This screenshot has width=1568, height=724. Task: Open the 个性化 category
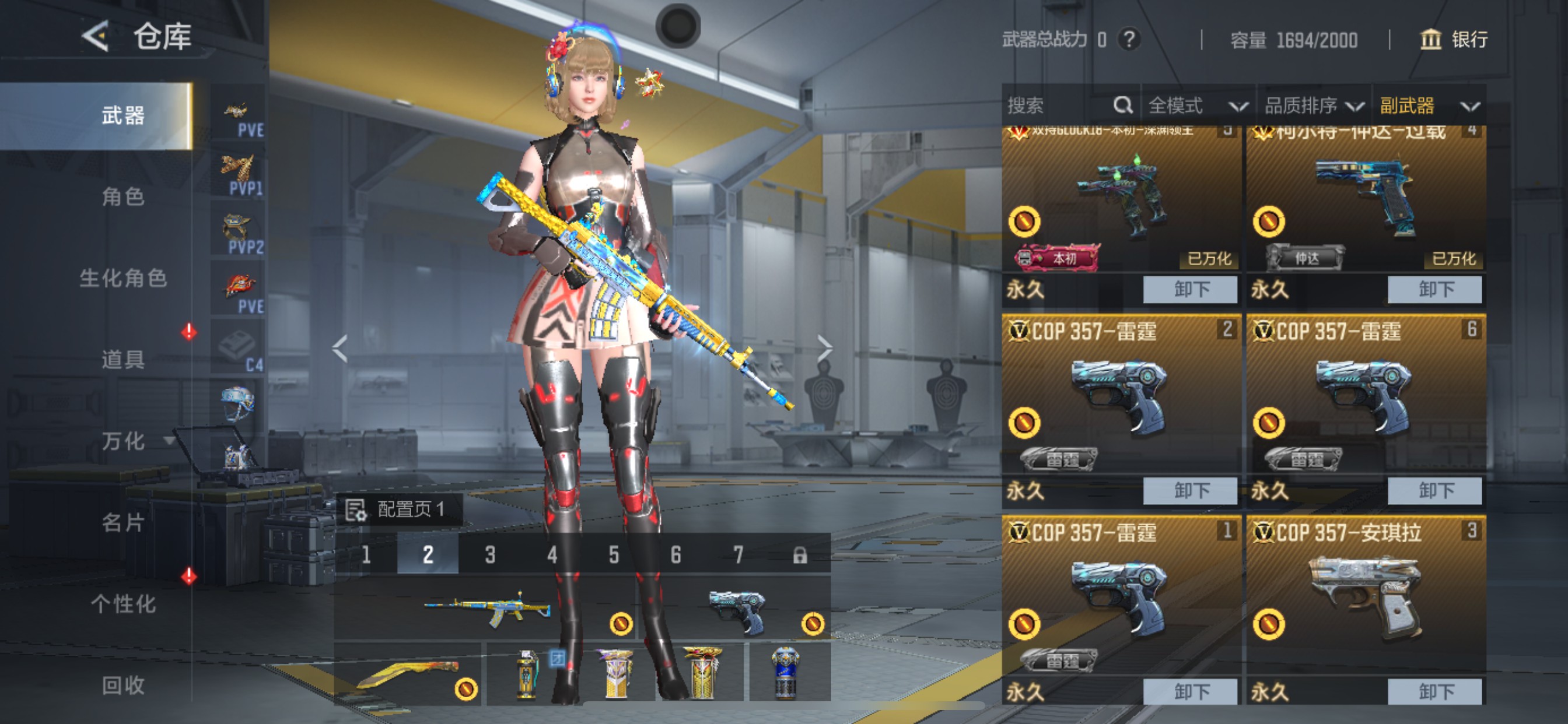pos(123,603)
